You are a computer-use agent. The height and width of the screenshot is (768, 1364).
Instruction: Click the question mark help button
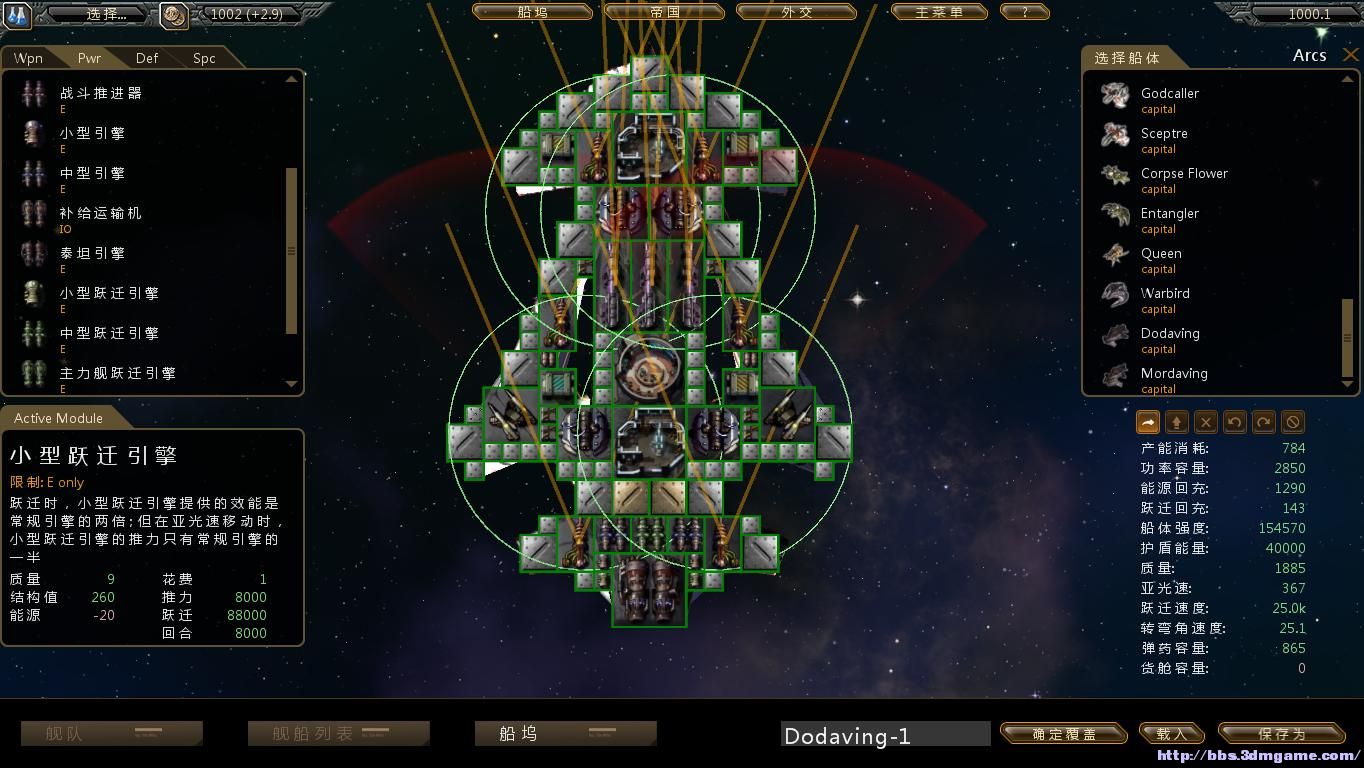point(1023,13)
